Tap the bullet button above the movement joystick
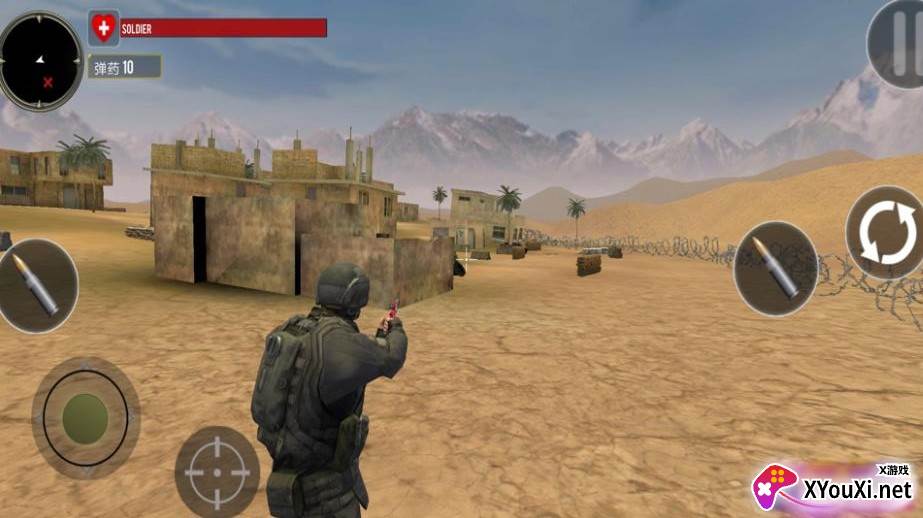 [x=36, y=285]
